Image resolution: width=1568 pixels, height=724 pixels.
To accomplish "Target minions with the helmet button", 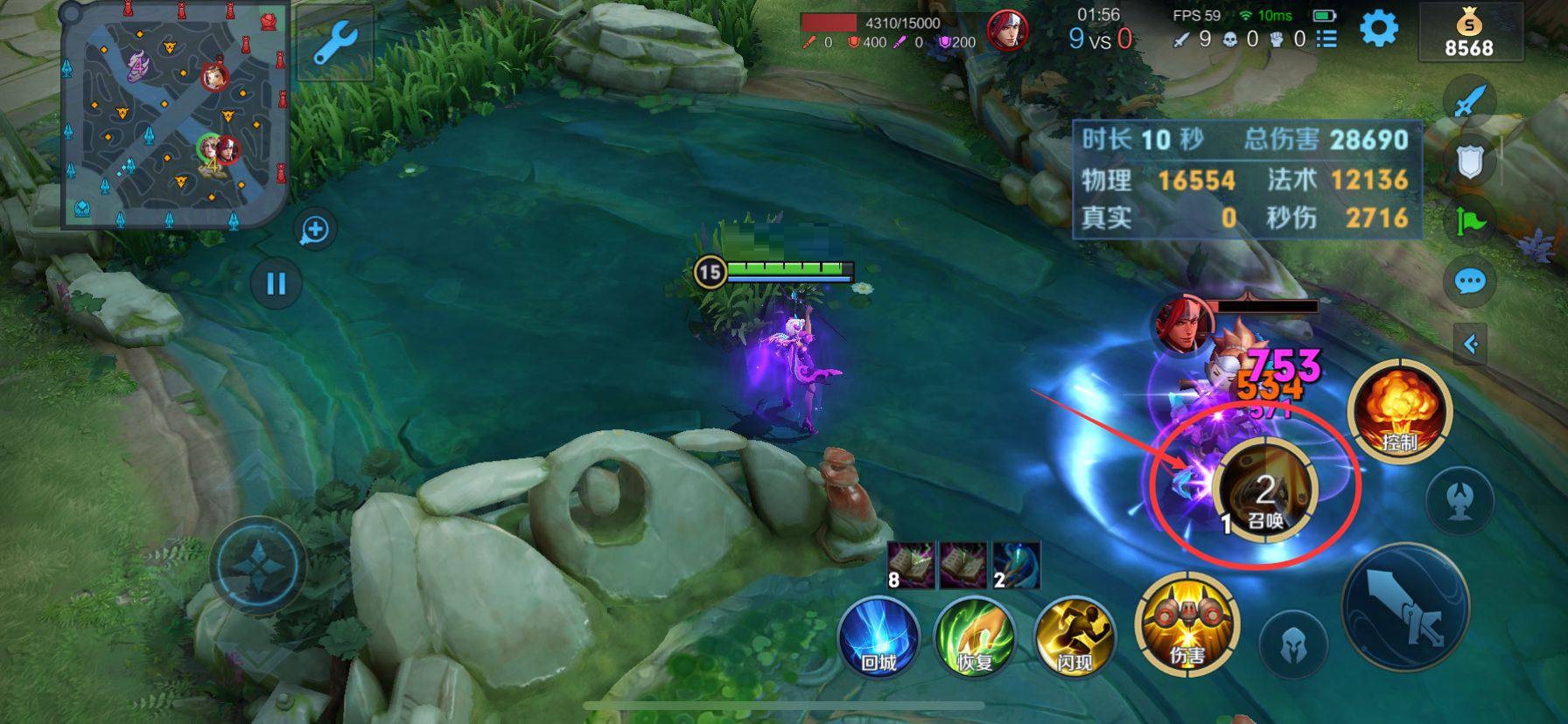I will [1292, 645].
